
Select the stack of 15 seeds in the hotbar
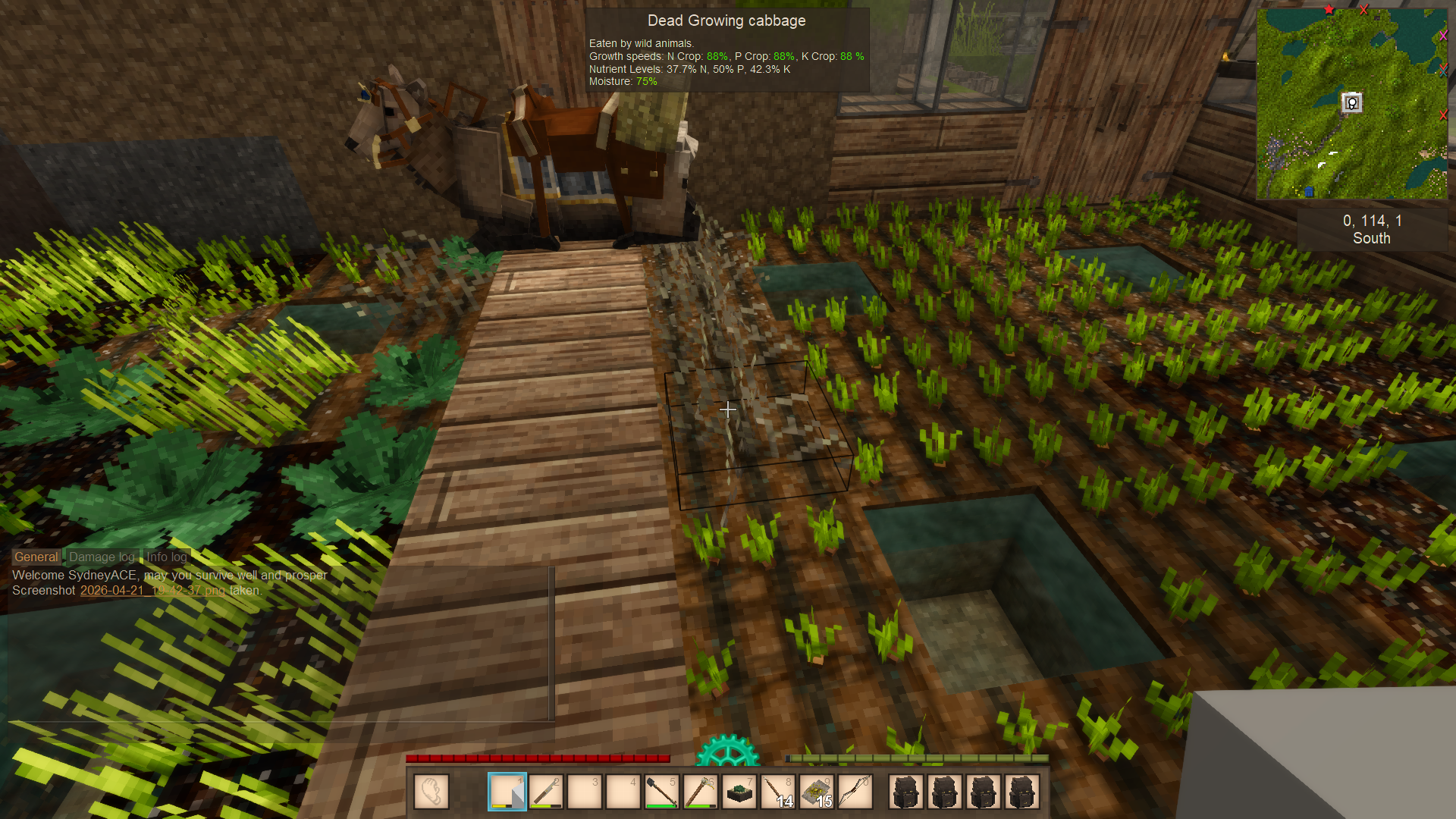tap(817, 792)
